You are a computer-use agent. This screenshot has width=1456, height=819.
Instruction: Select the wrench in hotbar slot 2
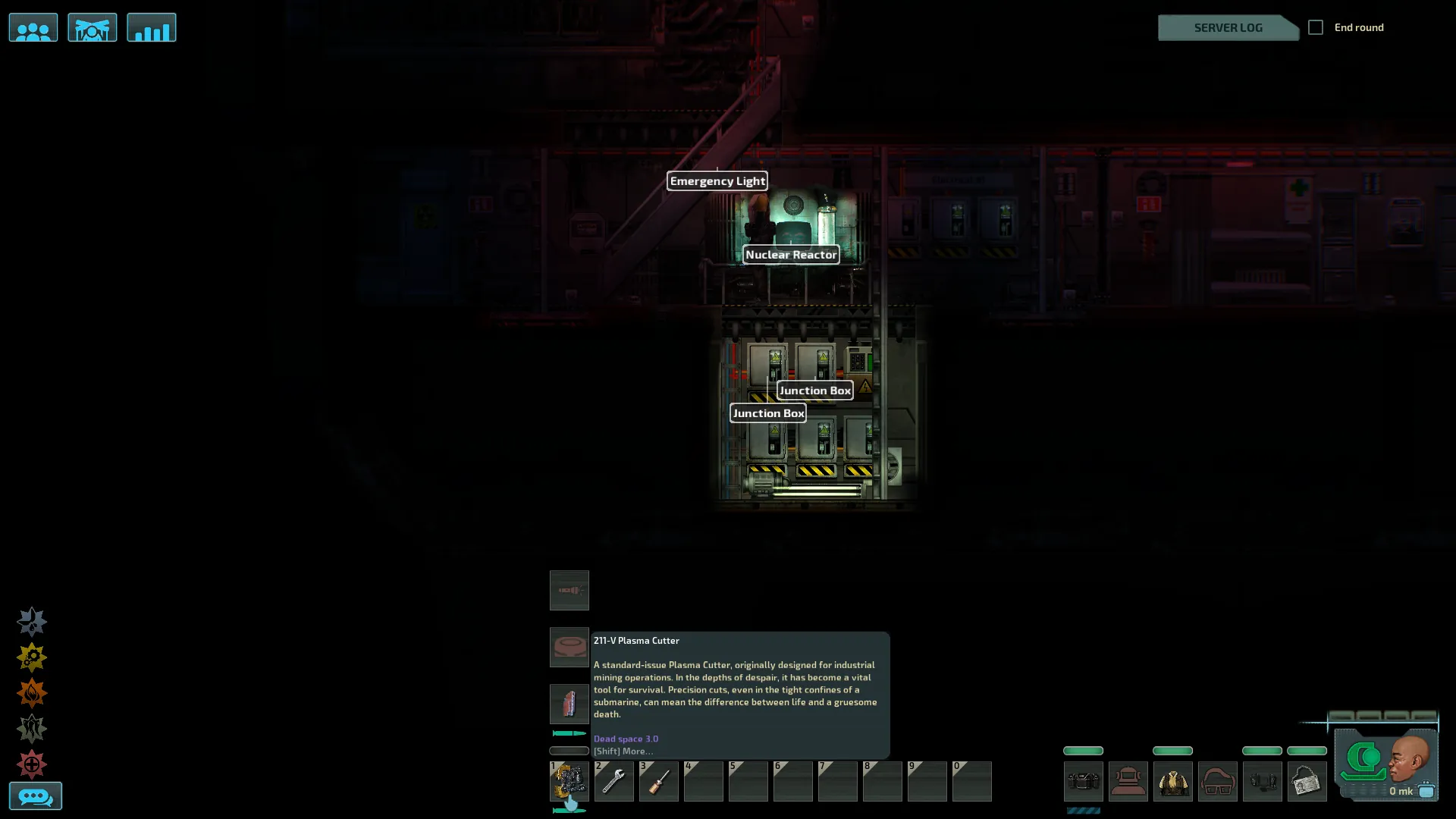[x=613, y=781]
